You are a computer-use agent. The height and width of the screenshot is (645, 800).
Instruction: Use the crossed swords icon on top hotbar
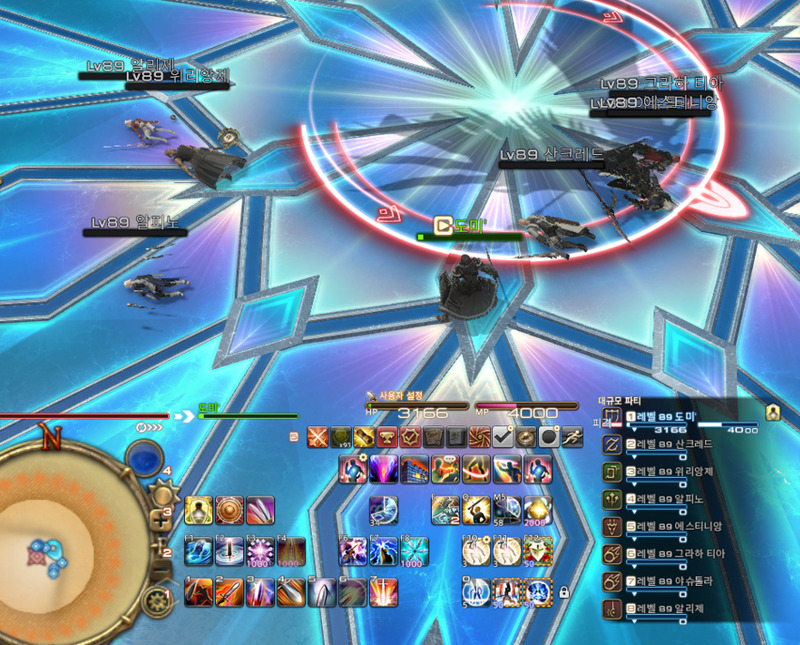pyautogui.click(x=317, y=436)
